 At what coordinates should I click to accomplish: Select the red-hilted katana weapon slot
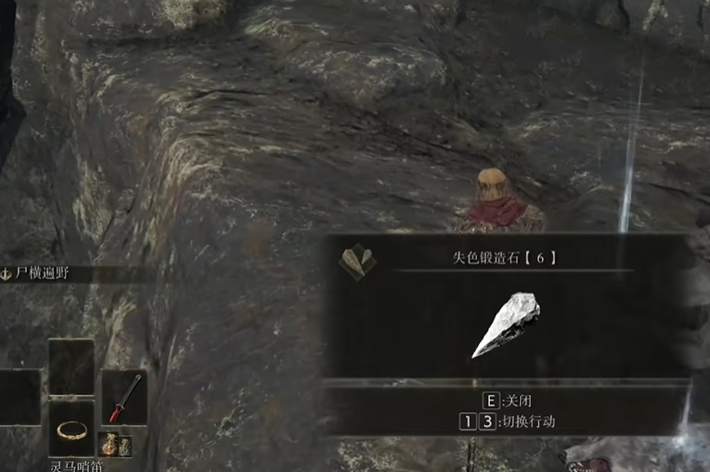click(124, 397)
